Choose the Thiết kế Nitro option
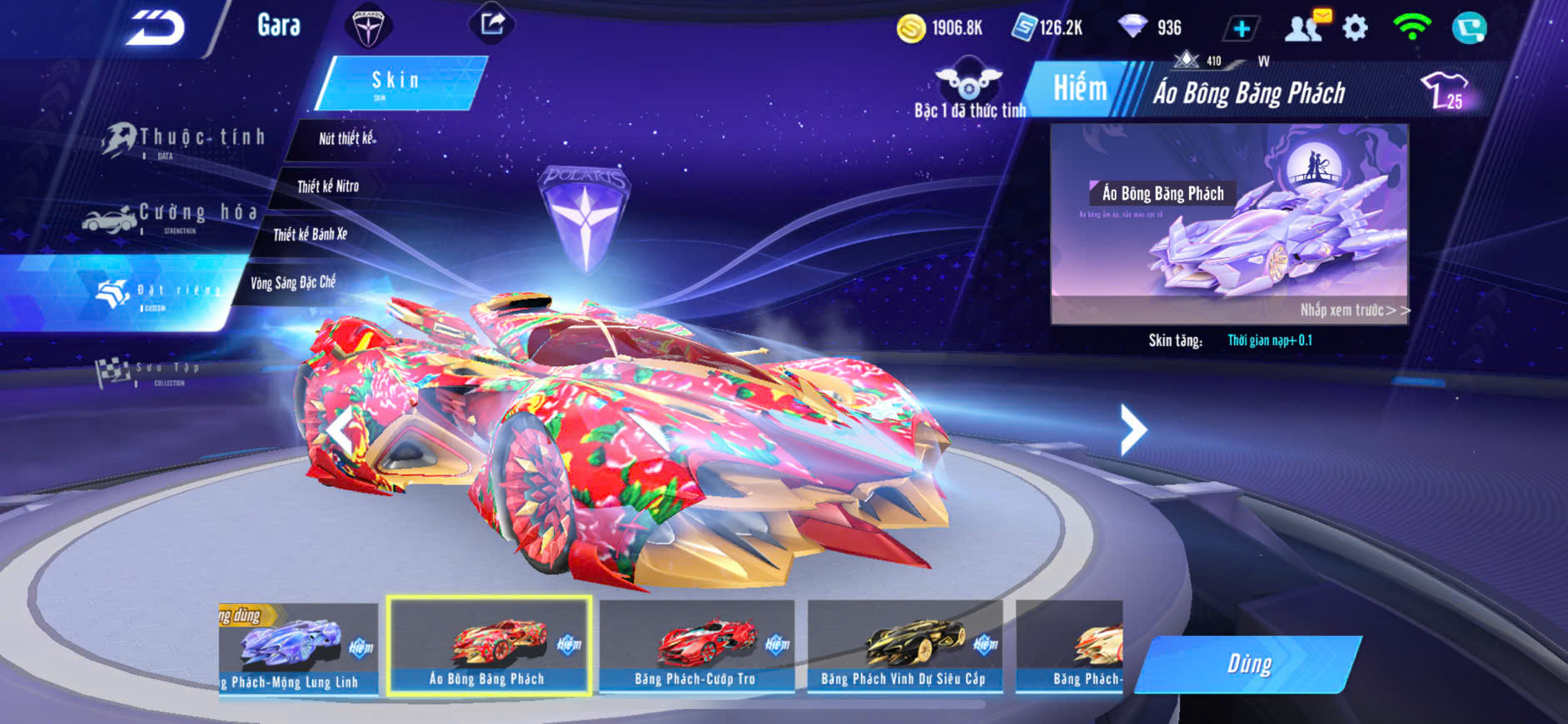Screen dimensions: 1568x724 click(328, 186)
